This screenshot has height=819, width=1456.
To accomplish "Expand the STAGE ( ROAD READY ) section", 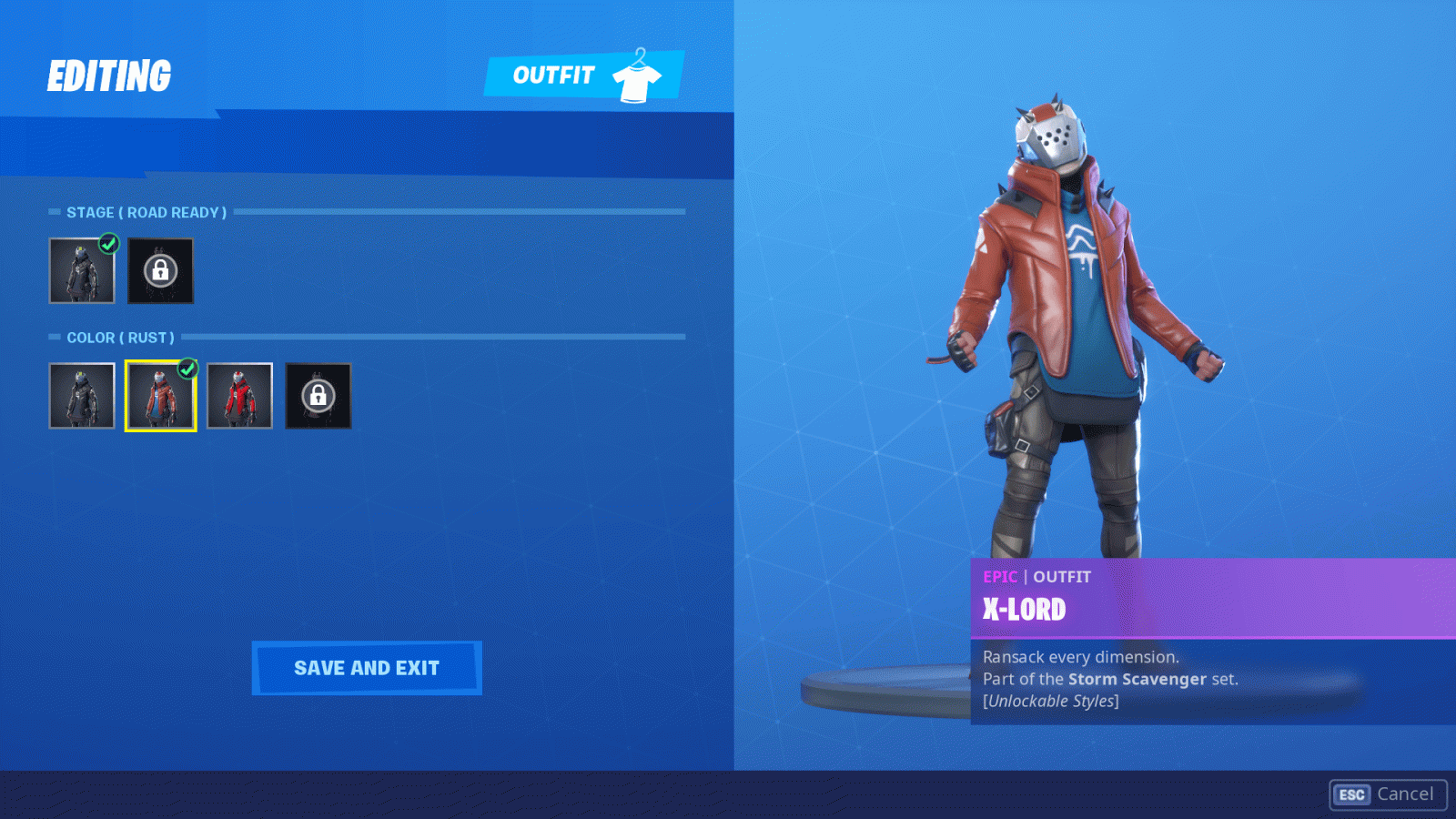I will click(146, 212).
